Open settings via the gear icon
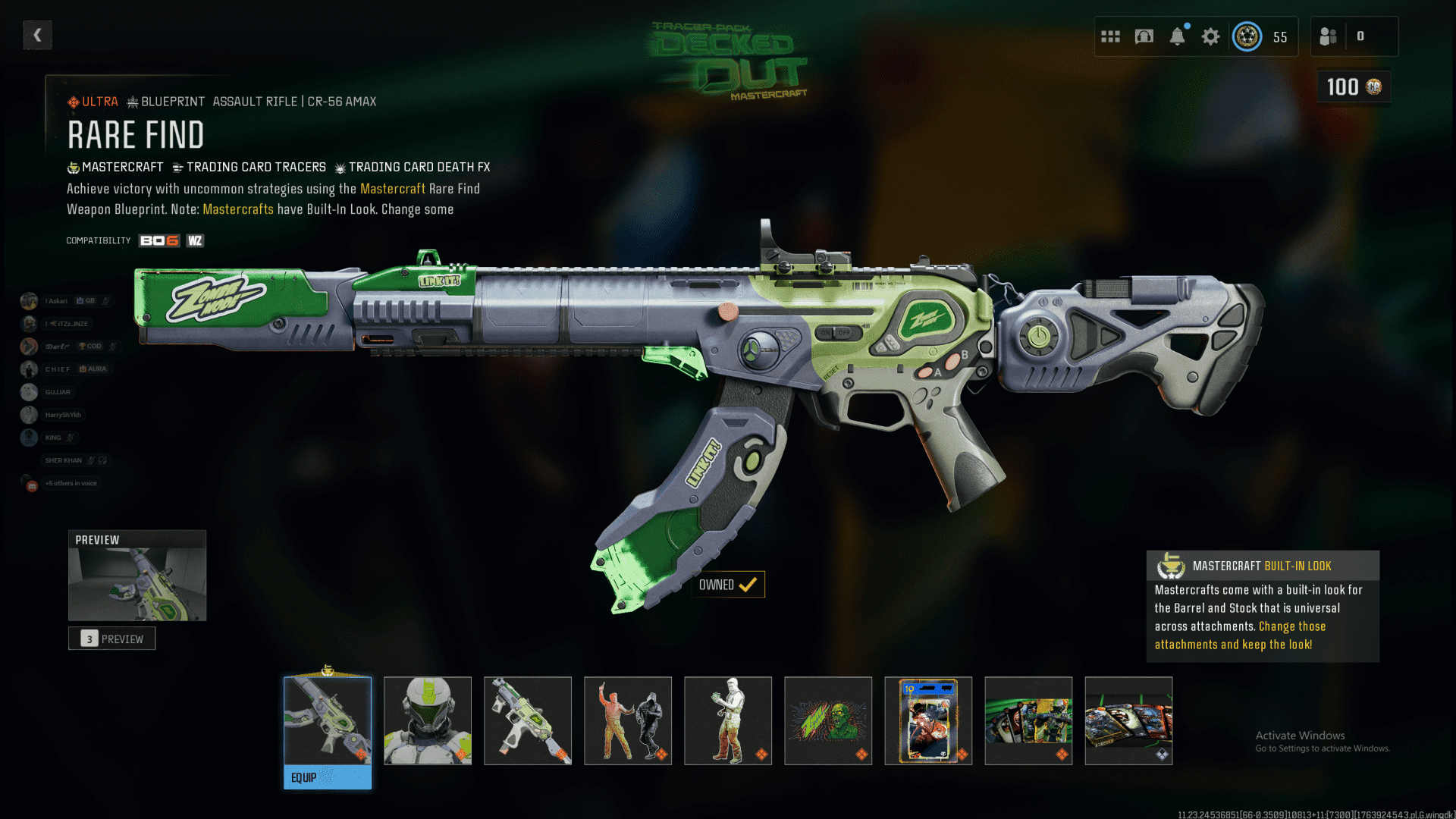The image size is (1456, 819). [x=1210, y=36]
